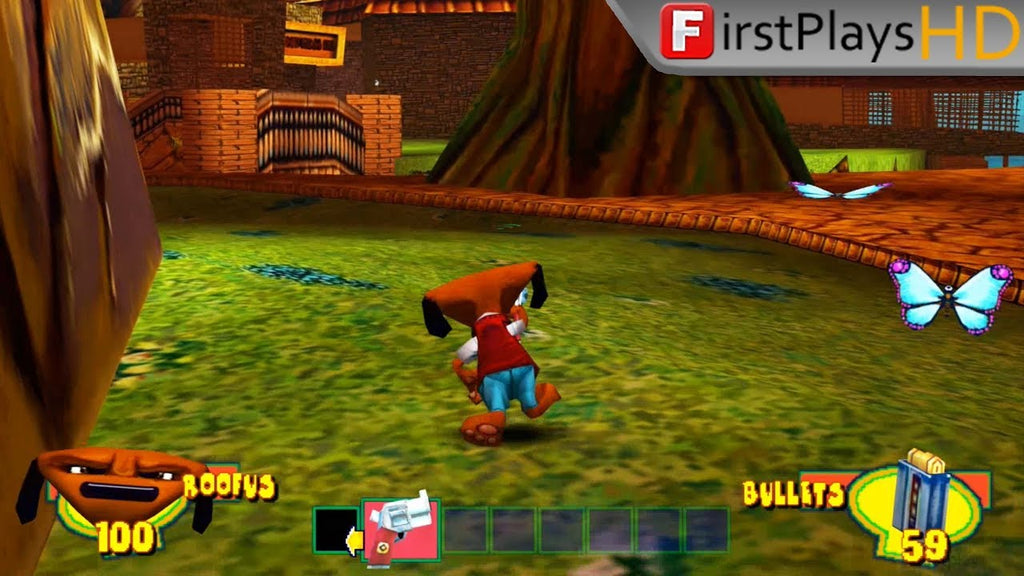Select the revolver weapon slot
Screen dimensions: 1024x576
pos(400,528)
